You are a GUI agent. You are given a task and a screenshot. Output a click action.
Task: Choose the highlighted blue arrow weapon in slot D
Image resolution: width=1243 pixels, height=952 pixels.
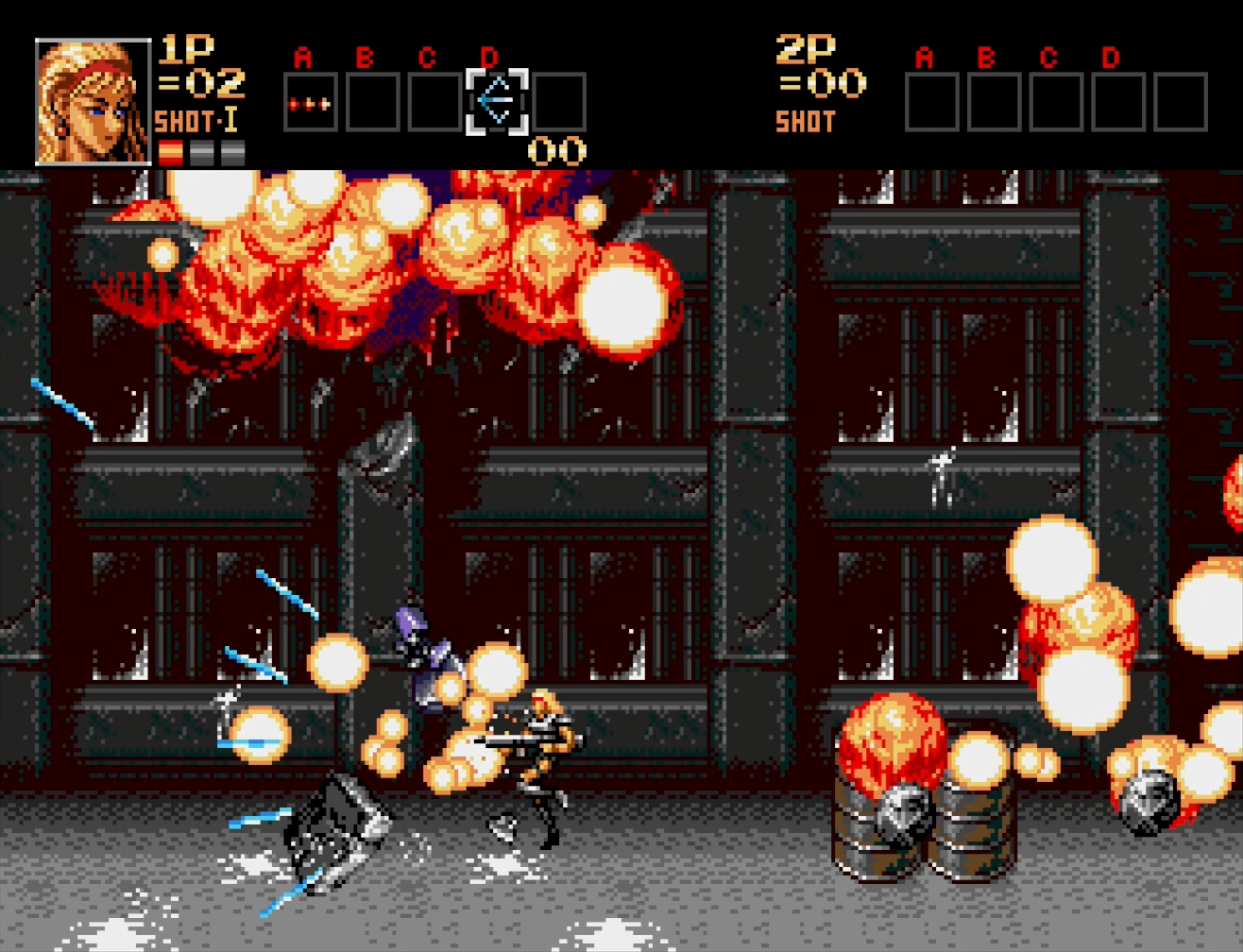497,101
